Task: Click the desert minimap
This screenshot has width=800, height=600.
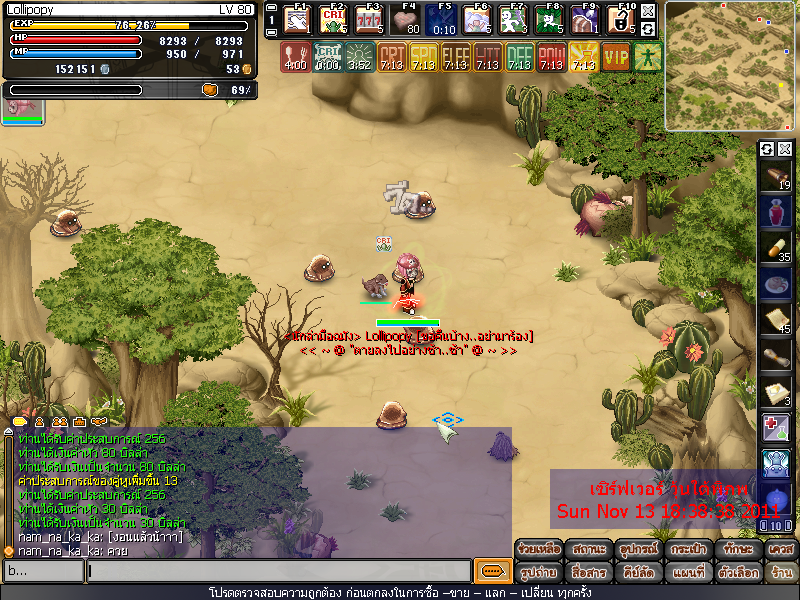Action: (731, 66)
